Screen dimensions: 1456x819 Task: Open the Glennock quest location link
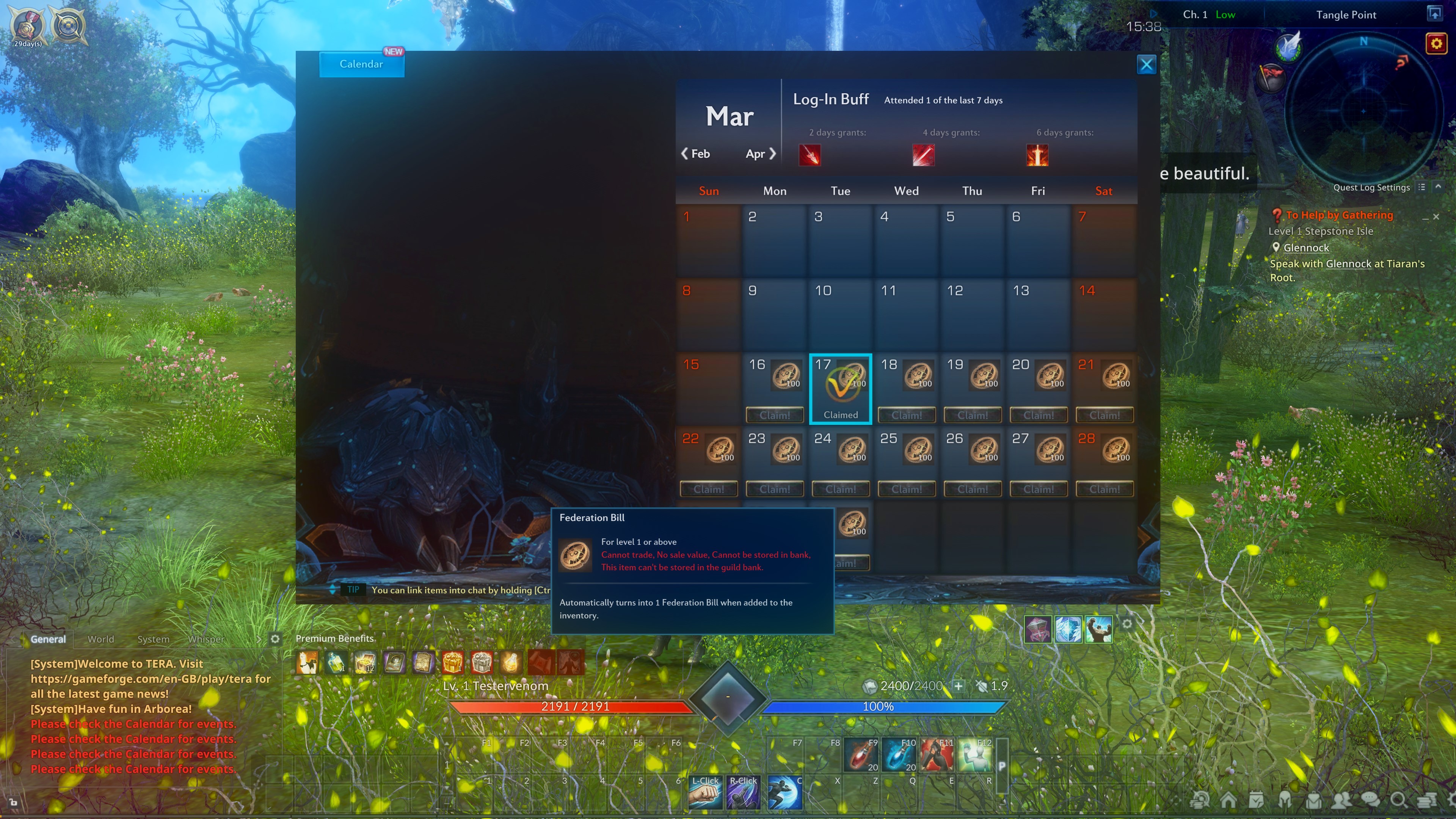(x=1305, y=248)
